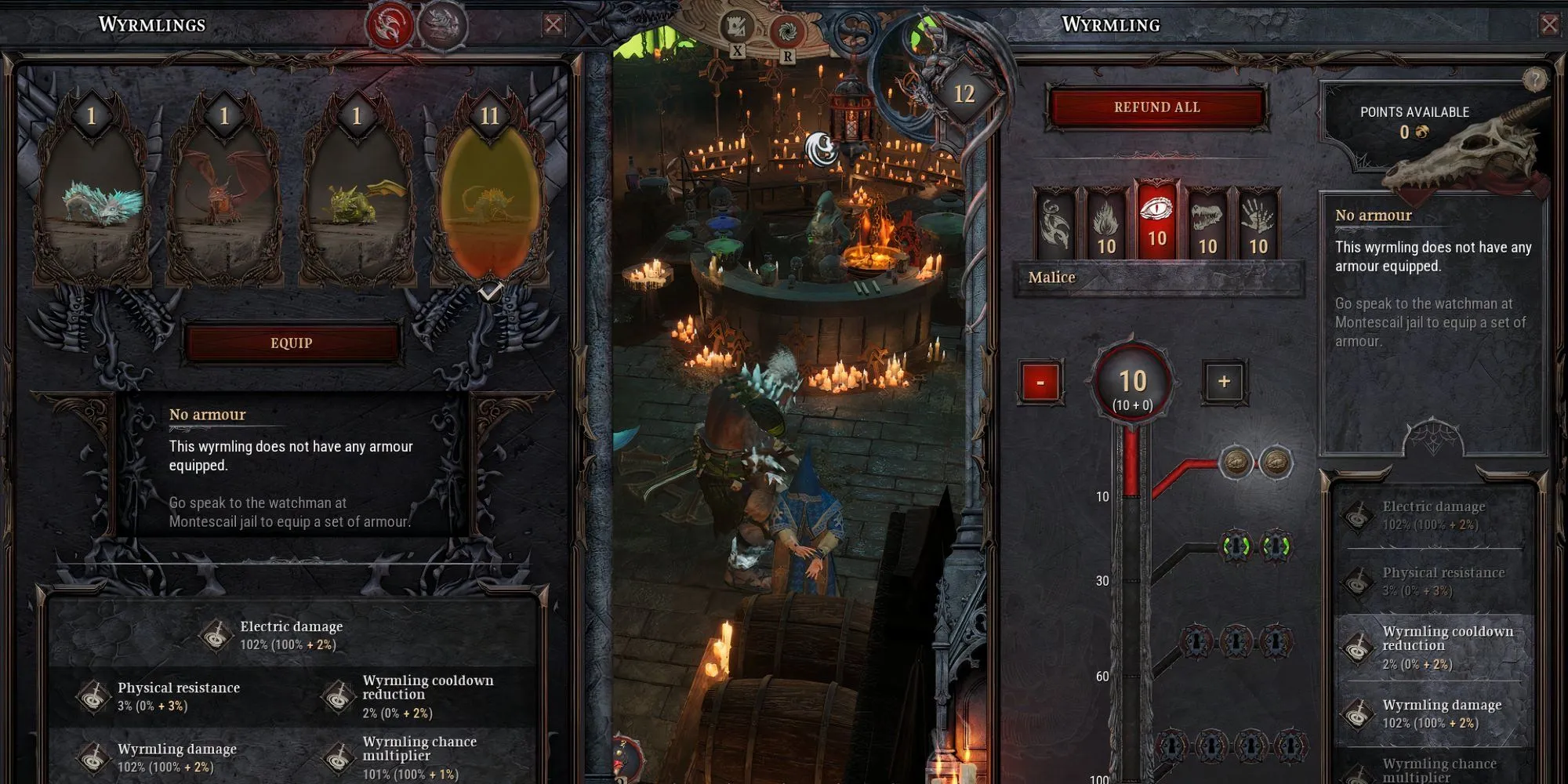
Task: Close the Wyrmlings panel
Action: click(x=554, y=25)
